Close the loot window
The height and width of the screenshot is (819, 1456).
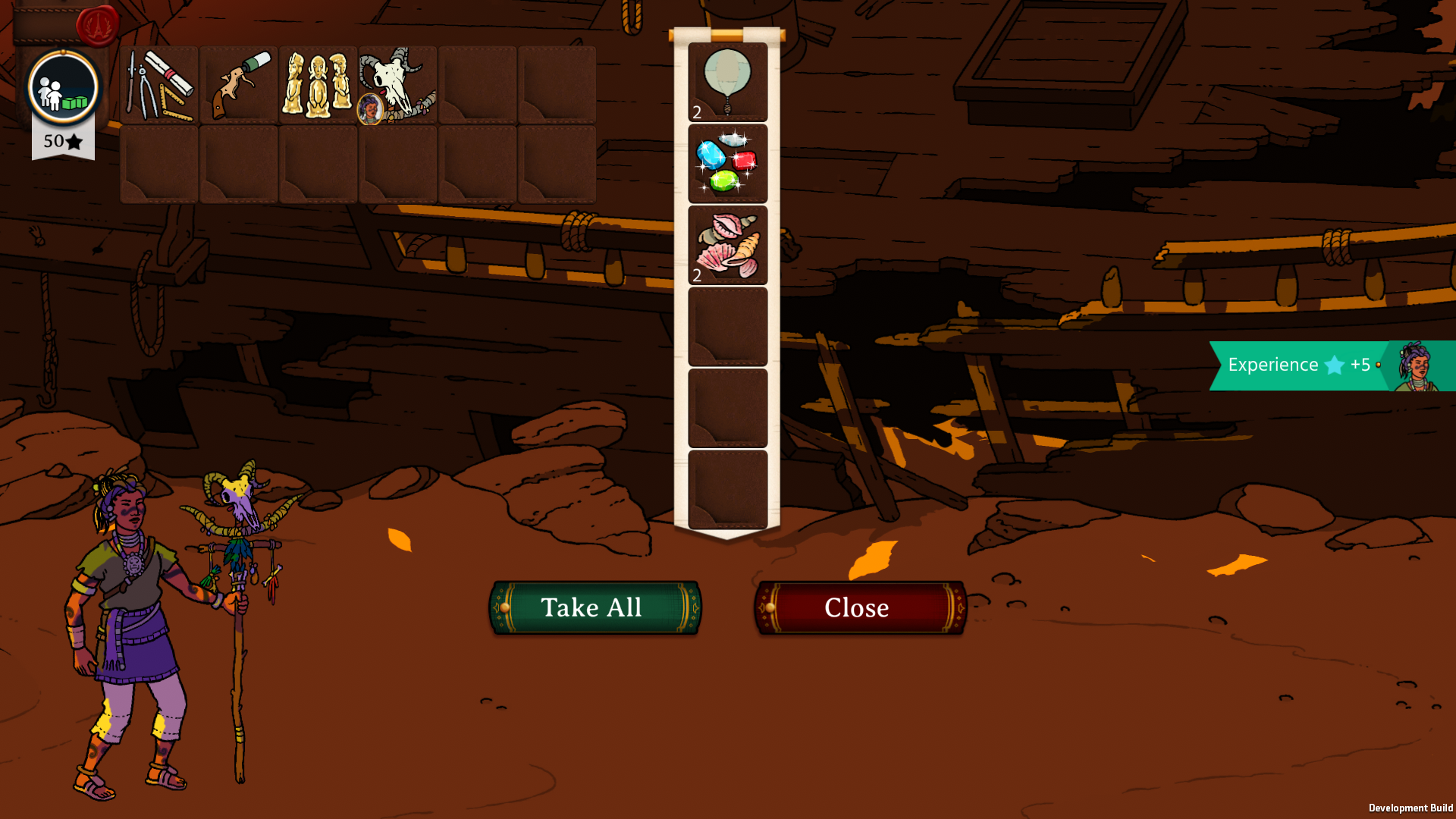tap(859, 607)
